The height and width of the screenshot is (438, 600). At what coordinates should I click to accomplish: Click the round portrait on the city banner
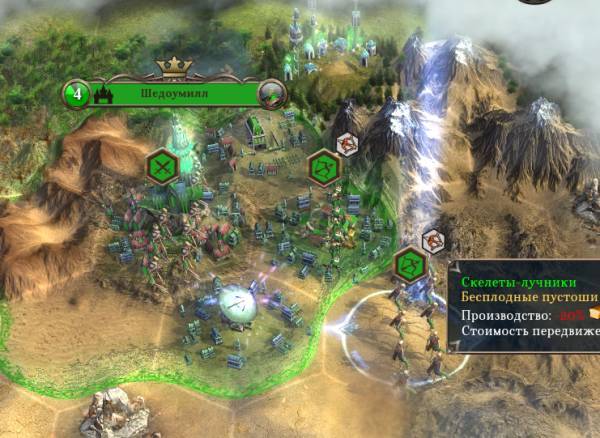[271, 96]
